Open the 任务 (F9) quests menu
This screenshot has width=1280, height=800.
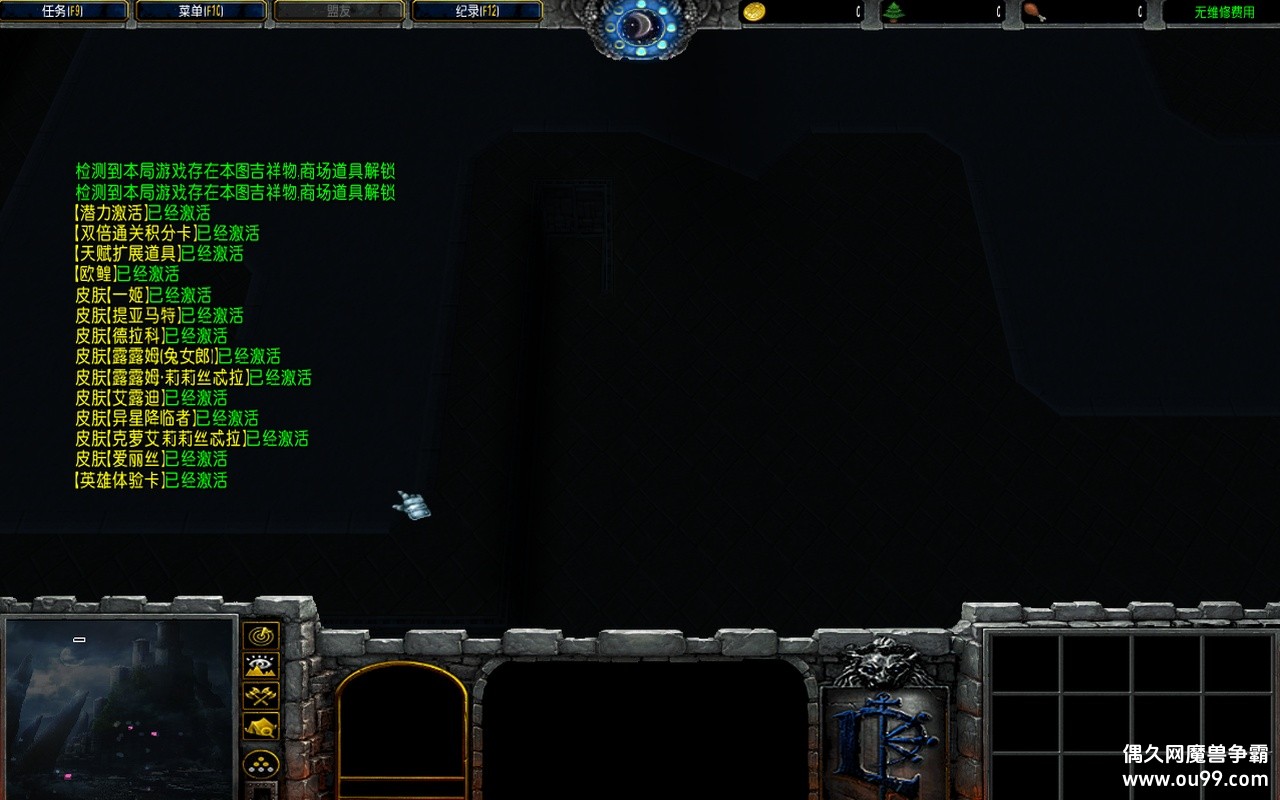(x=65, y=11)
